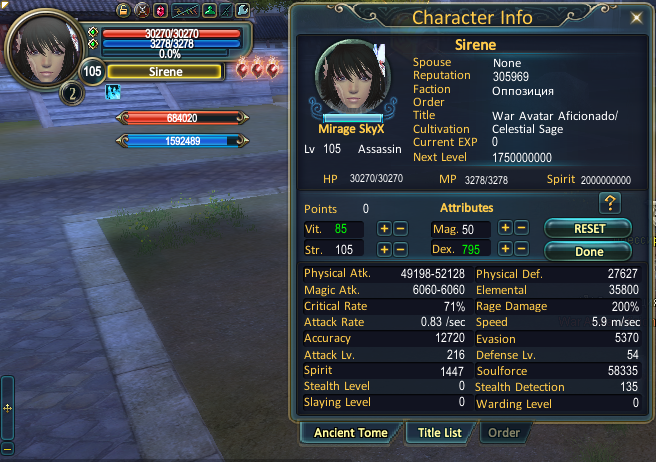The image size is (656, 462).
Task: Open the Title List tab
Action: point(438,433)
